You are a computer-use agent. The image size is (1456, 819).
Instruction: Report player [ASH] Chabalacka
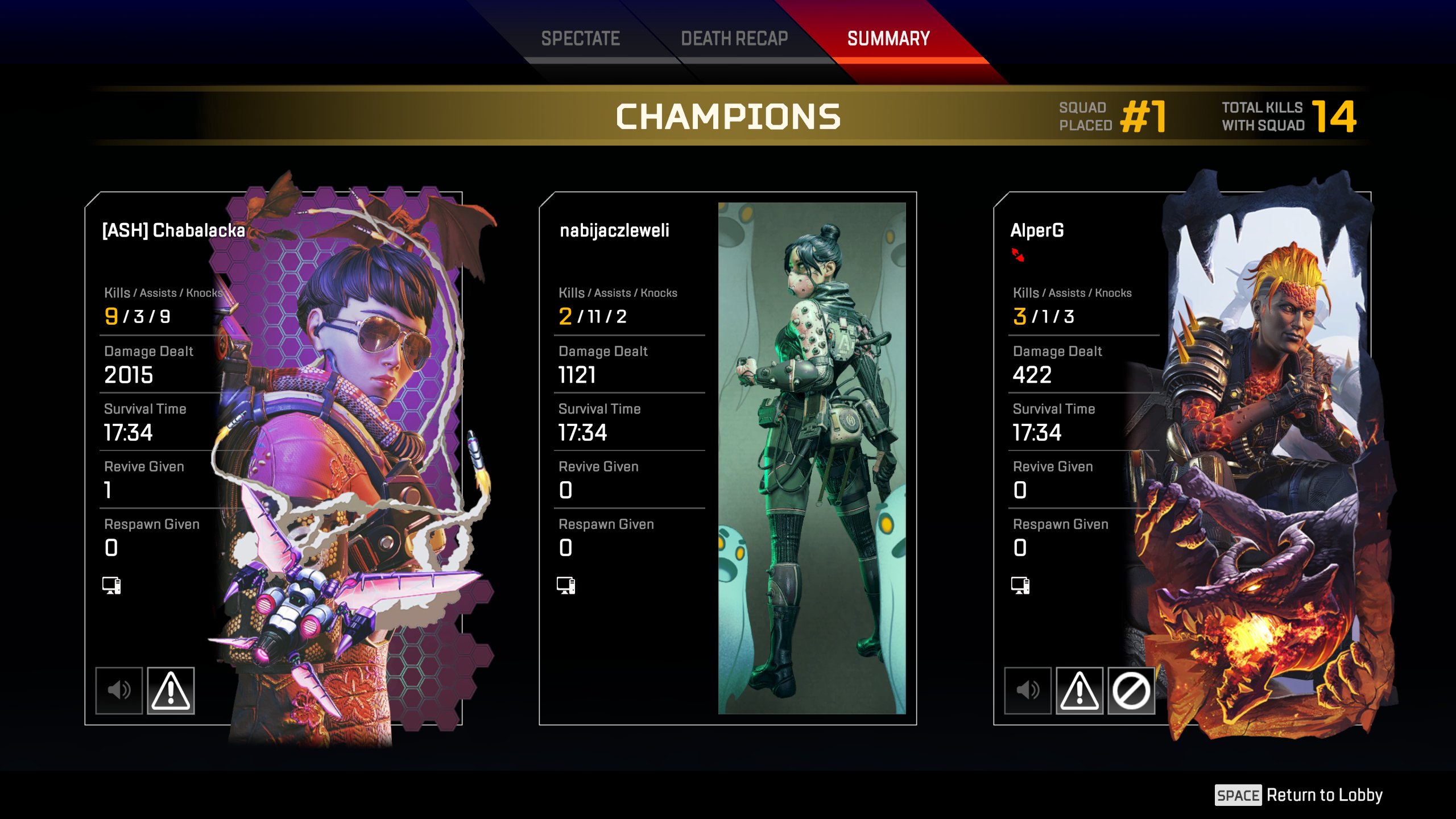(171, 690)
